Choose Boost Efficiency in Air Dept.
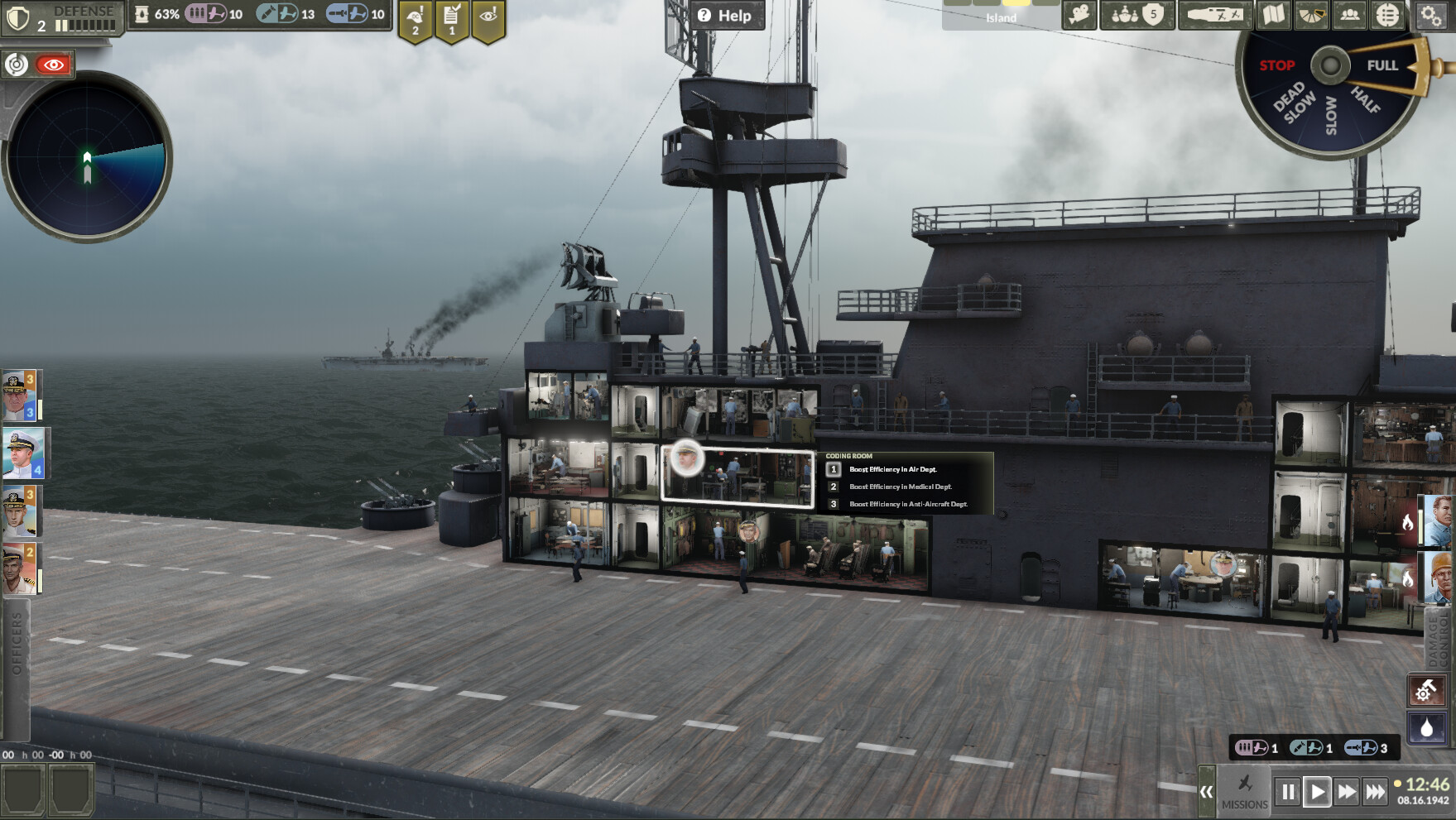The width and height of the screenshot is (1456, 820). point(892,469)
